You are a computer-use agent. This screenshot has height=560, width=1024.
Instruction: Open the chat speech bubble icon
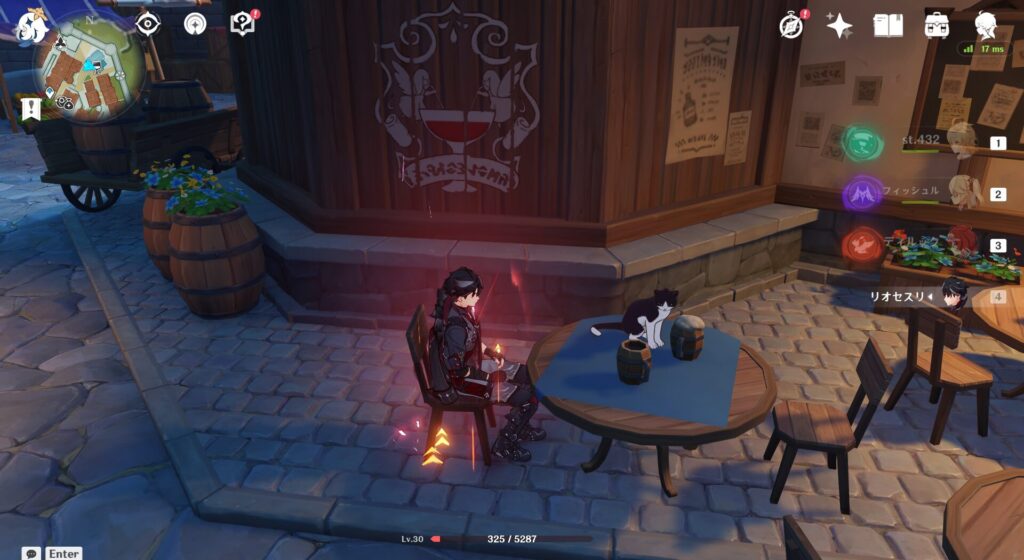pyautogui.click(x=32, y=553)
